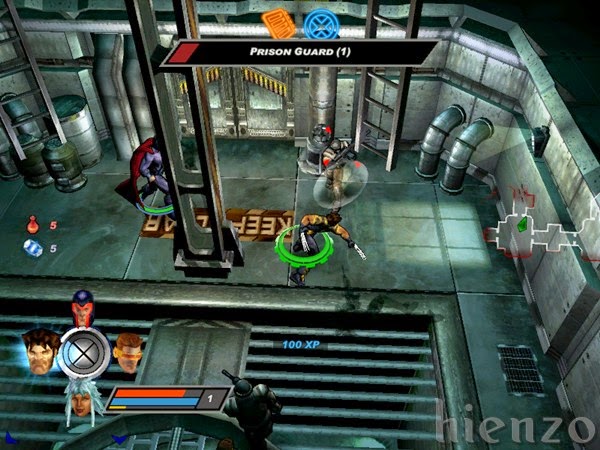This screenshot has height=450, width=600.
Task: Click the blue X-Men logo icon
Action: pyautogui.click(x=320, y=21)
